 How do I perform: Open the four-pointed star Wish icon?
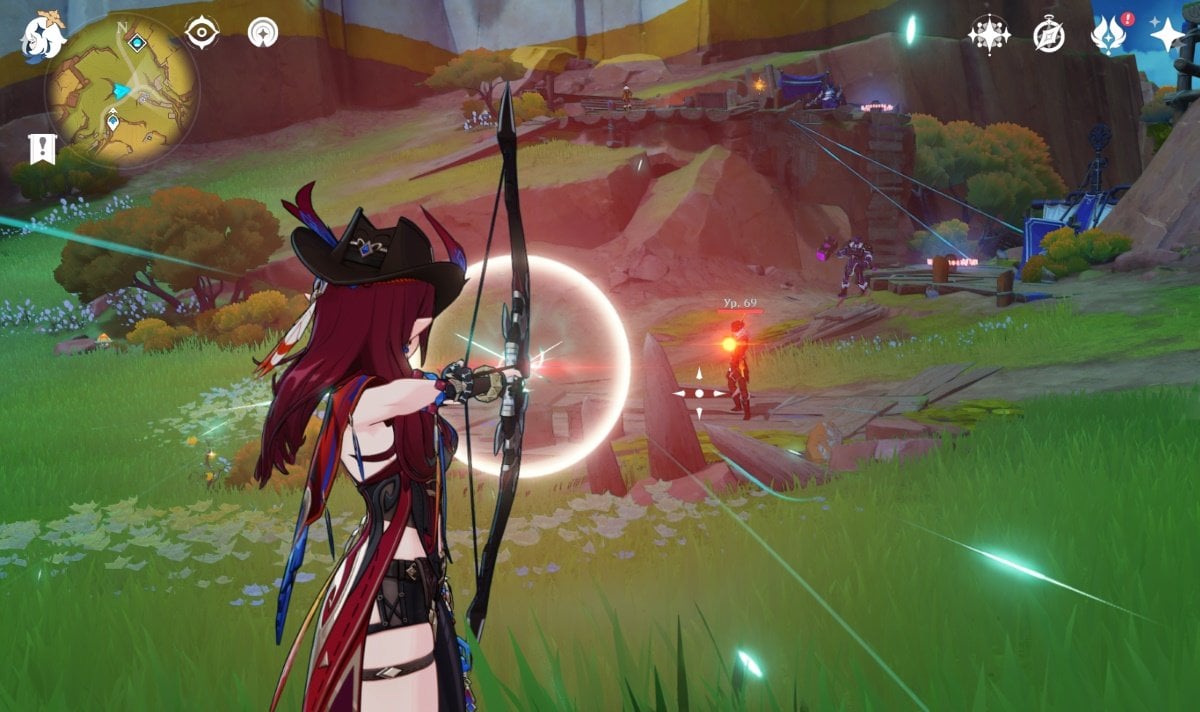1166,35
